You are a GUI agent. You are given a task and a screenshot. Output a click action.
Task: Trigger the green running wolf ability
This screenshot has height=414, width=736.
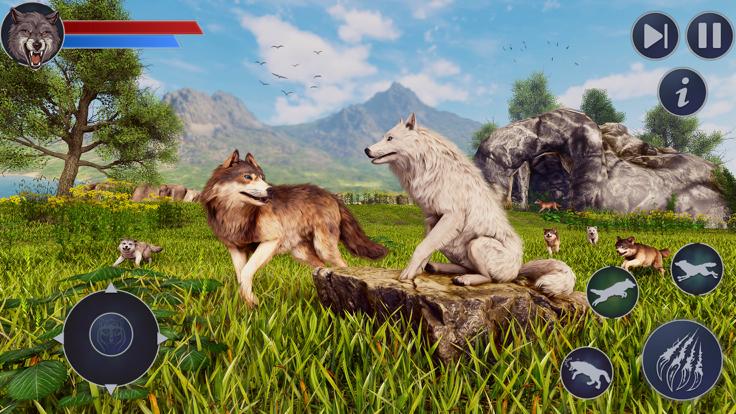point(612,292)
